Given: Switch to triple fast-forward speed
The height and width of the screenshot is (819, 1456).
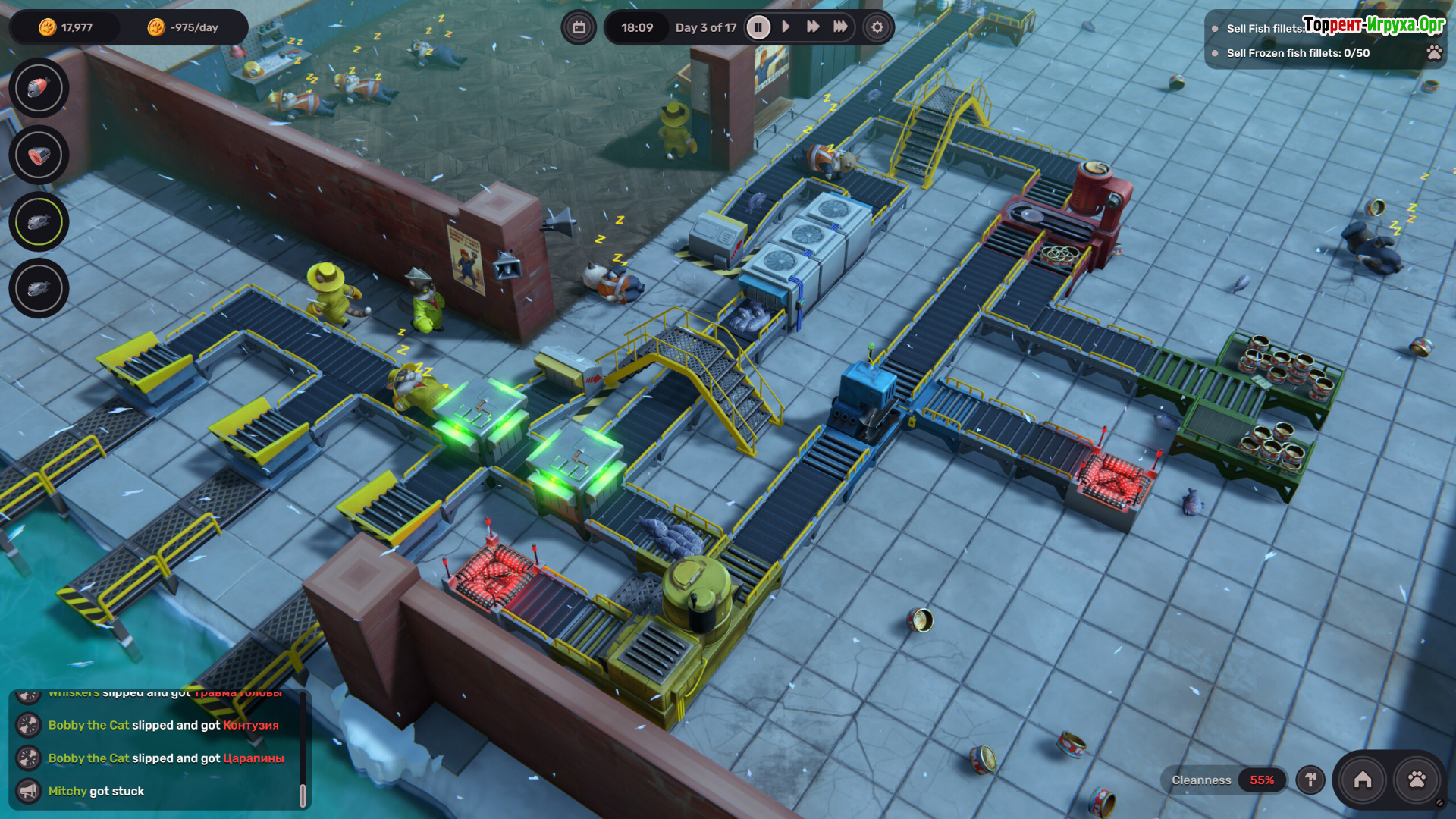Looking at the screenshot, I should tap(840, 27).
